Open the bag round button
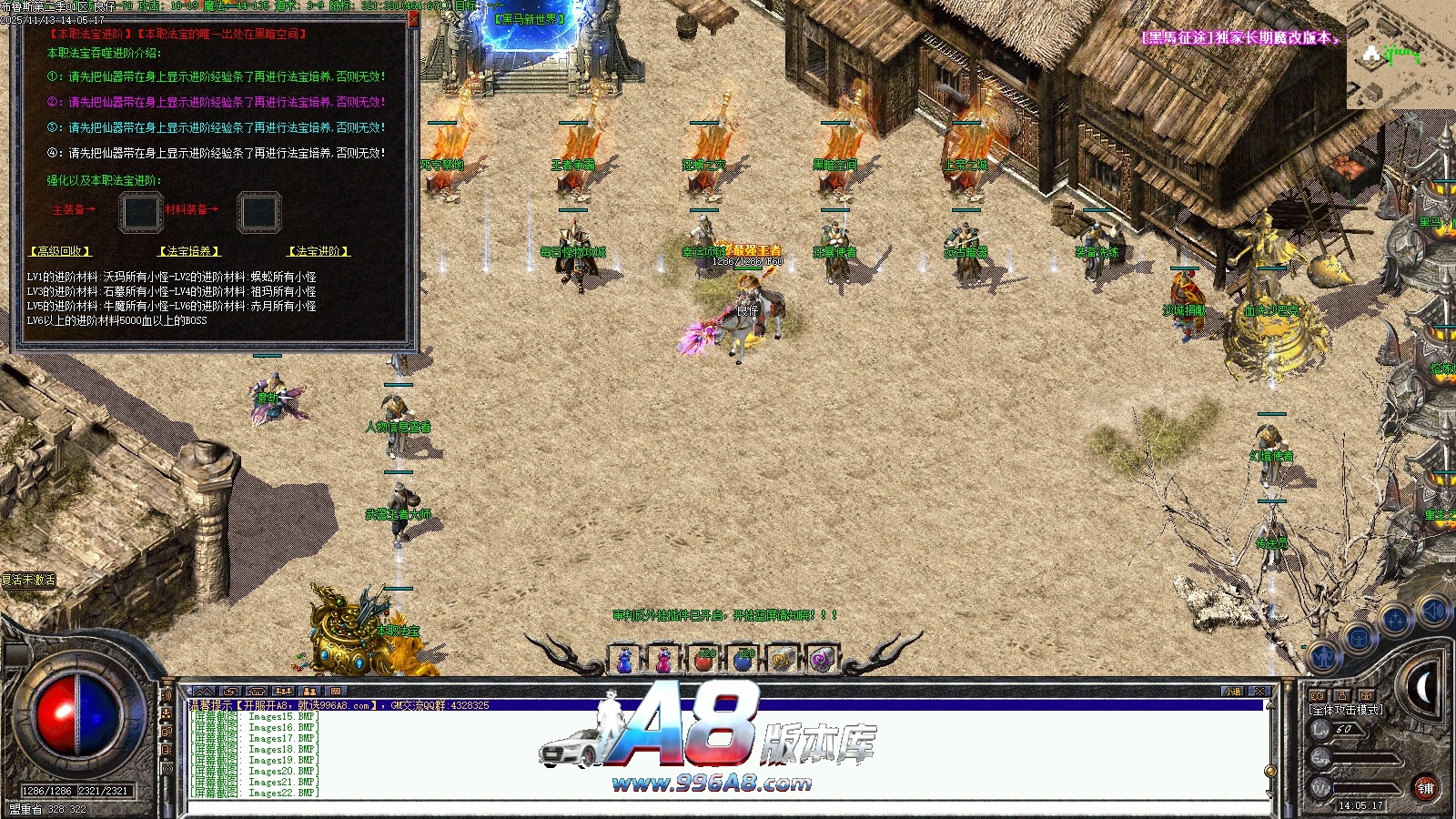Image resolution: width=1456 pixels, height=819 pixels. pos(1359,637)
